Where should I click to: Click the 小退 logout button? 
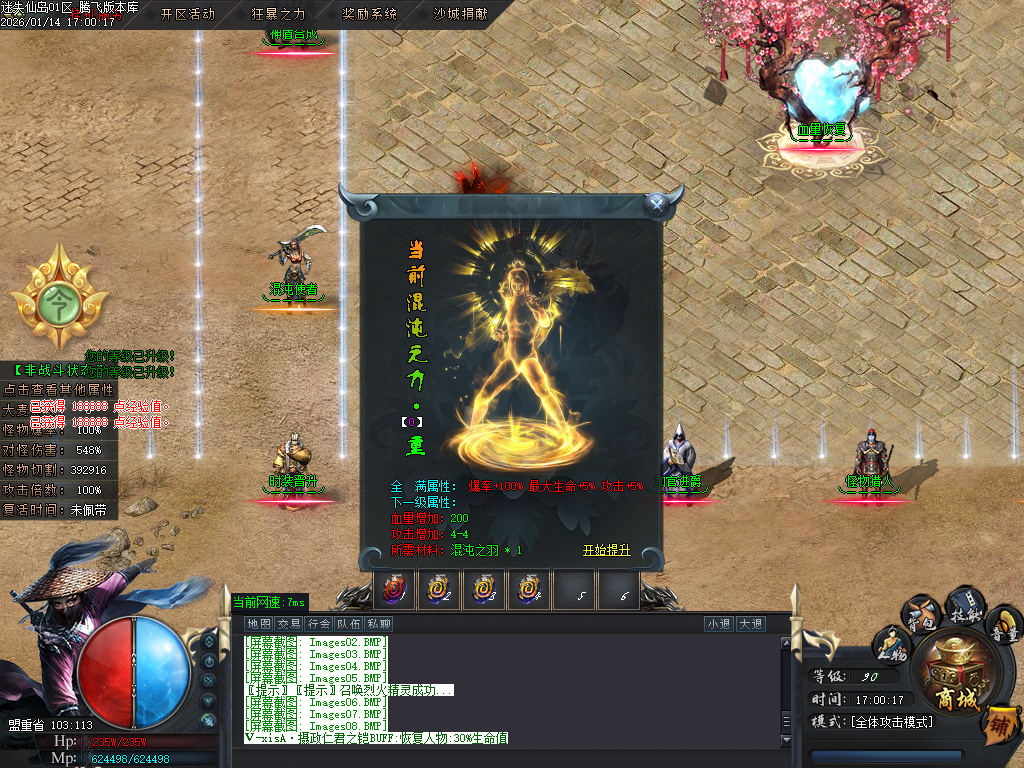pos(718,624)
